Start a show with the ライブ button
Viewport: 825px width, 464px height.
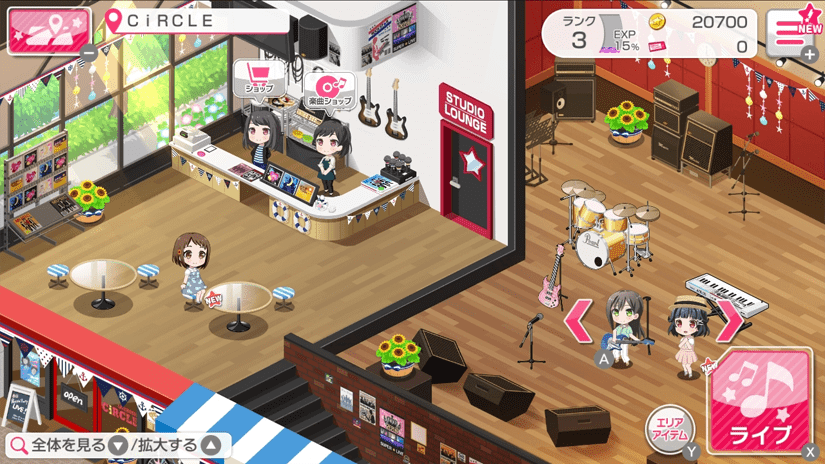[765, 402]
